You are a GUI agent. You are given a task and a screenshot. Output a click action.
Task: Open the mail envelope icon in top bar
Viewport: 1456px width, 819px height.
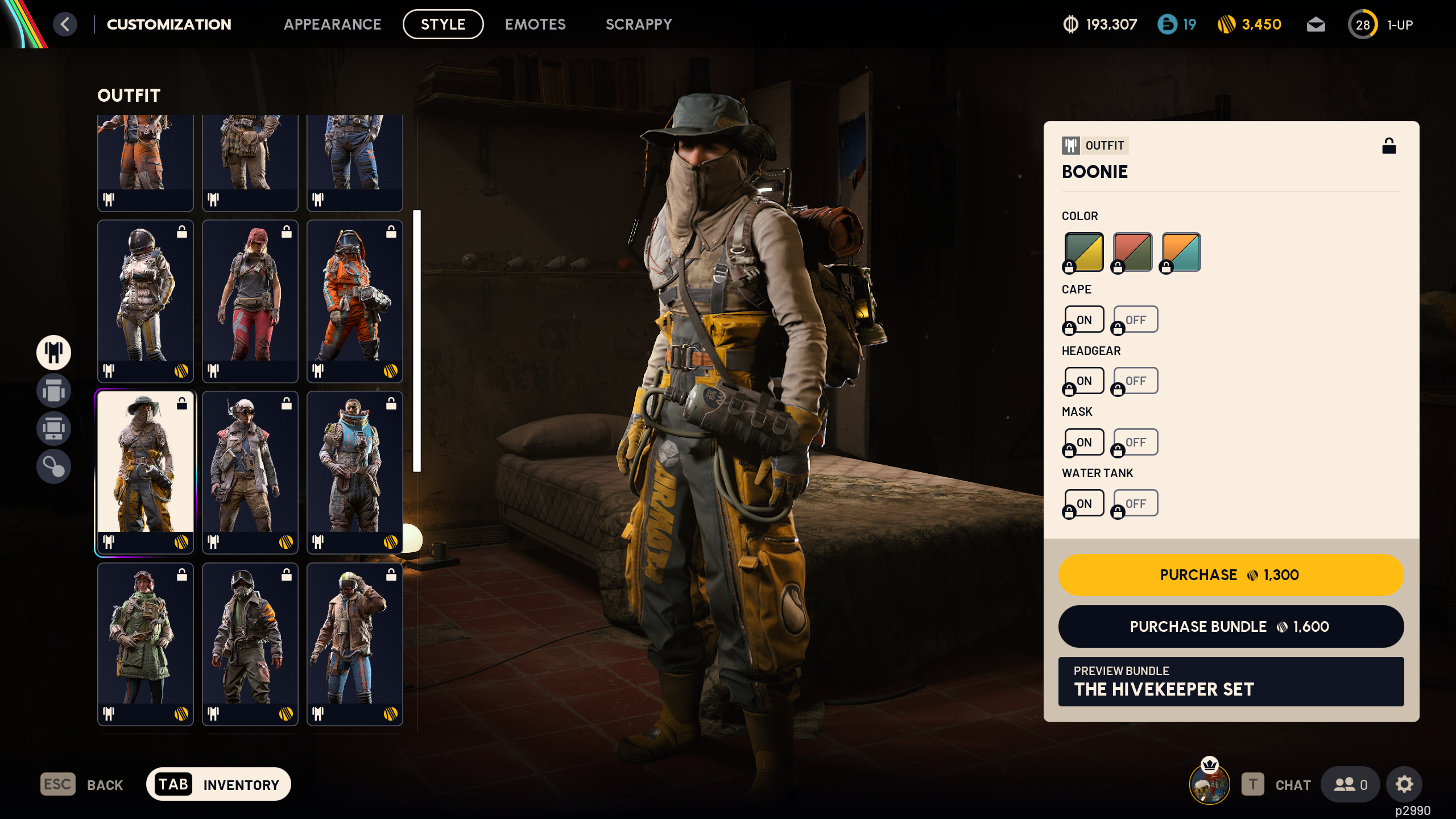1316,24
